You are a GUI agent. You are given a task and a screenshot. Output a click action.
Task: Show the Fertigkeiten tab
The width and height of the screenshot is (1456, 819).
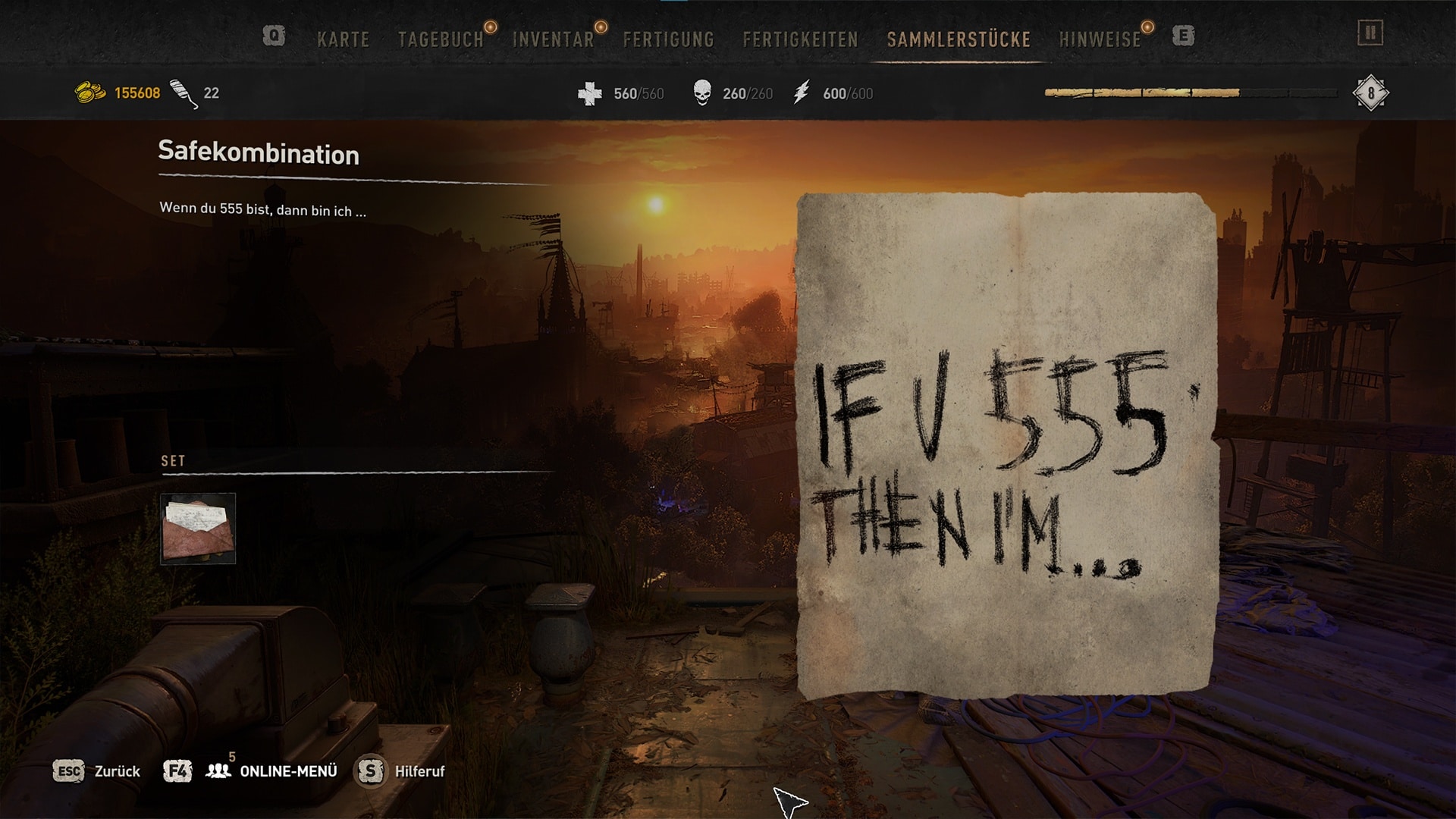pos(800,39)
